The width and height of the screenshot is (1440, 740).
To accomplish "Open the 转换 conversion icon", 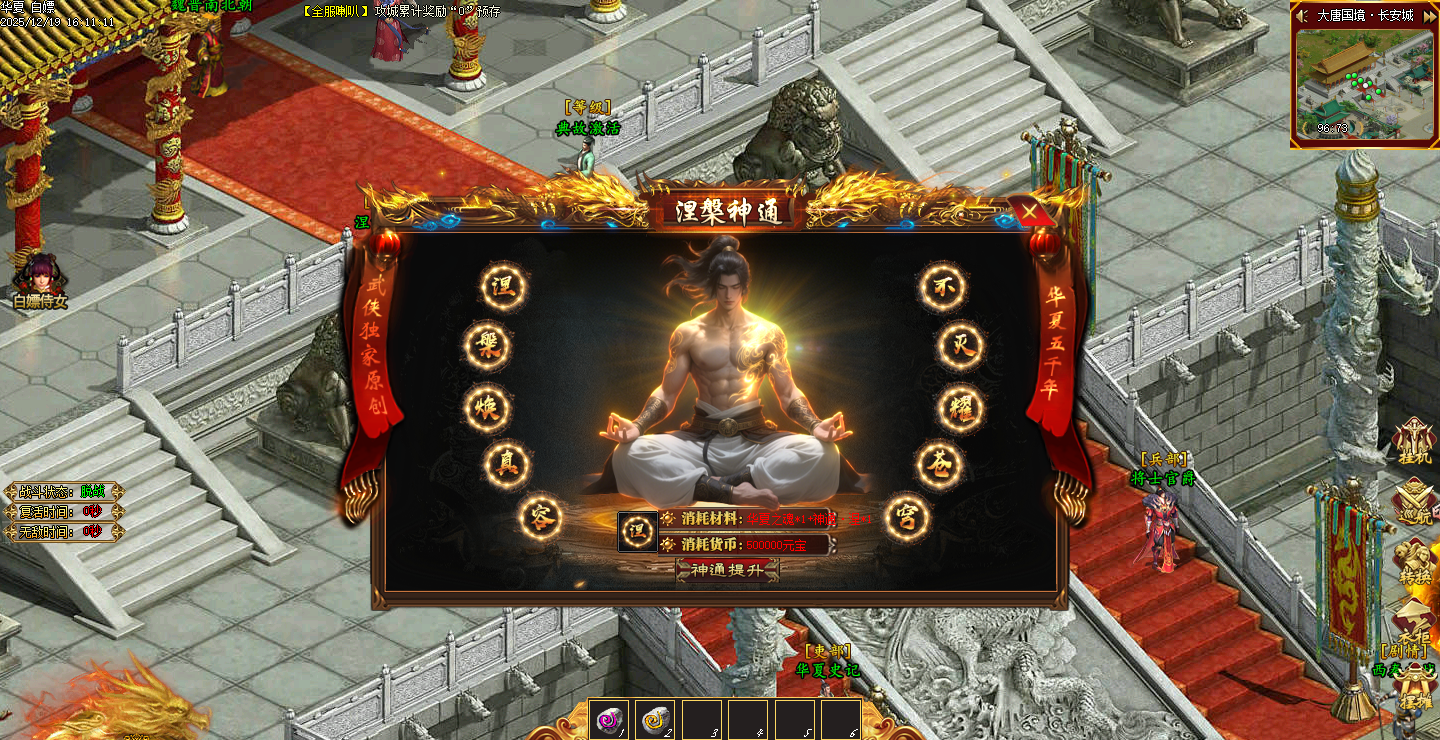I will pos(1414,562).
